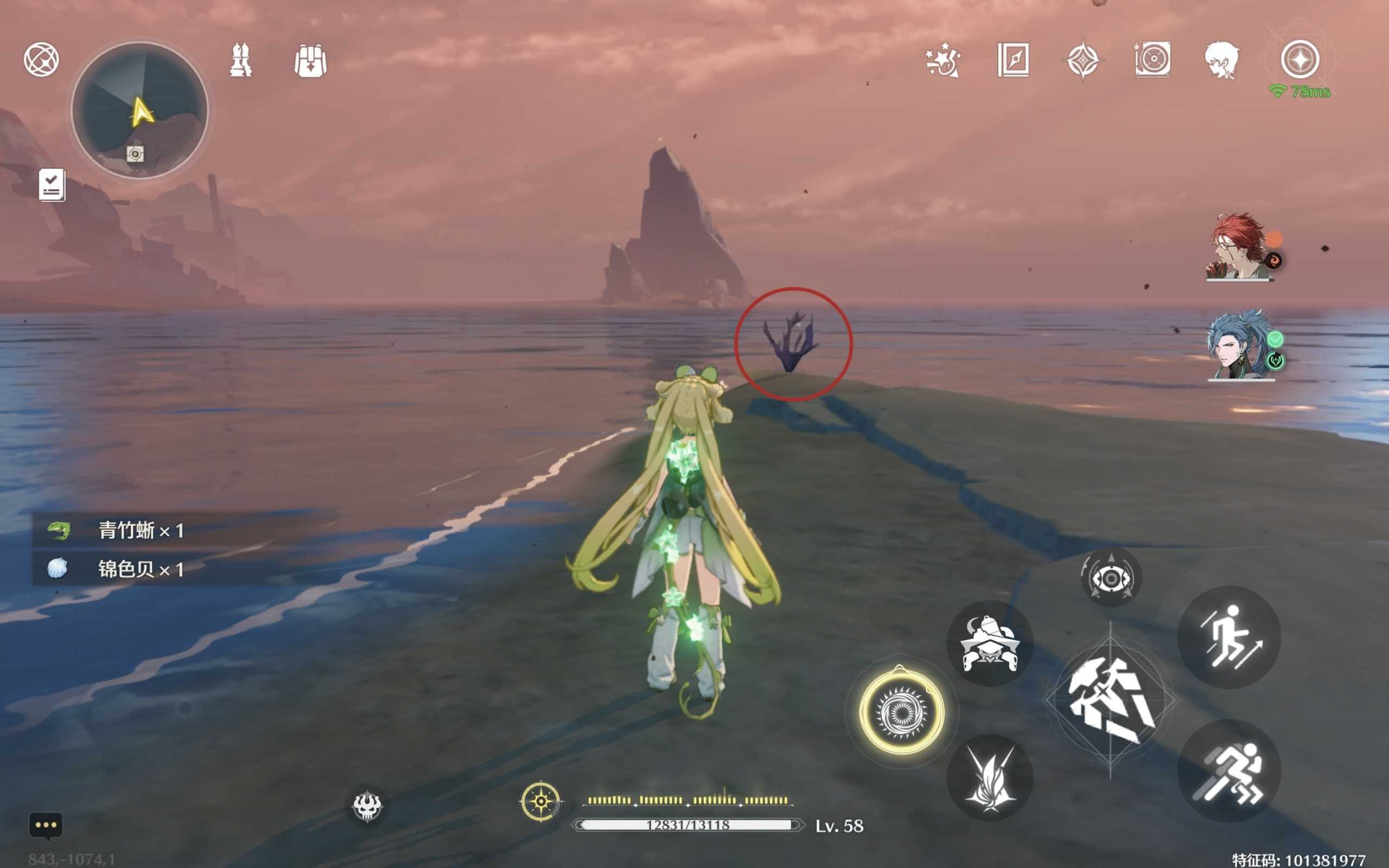The image size is (1389, 868).
Task: Open the four-pointed star convene icon
Action: coord(1082,60)
